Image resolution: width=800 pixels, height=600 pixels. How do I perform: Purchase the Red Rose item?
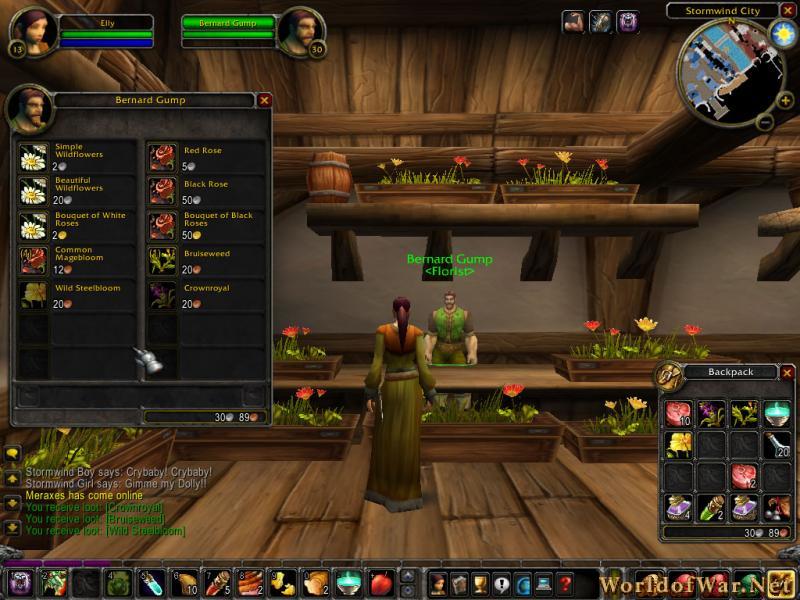[x=163, y=157]
